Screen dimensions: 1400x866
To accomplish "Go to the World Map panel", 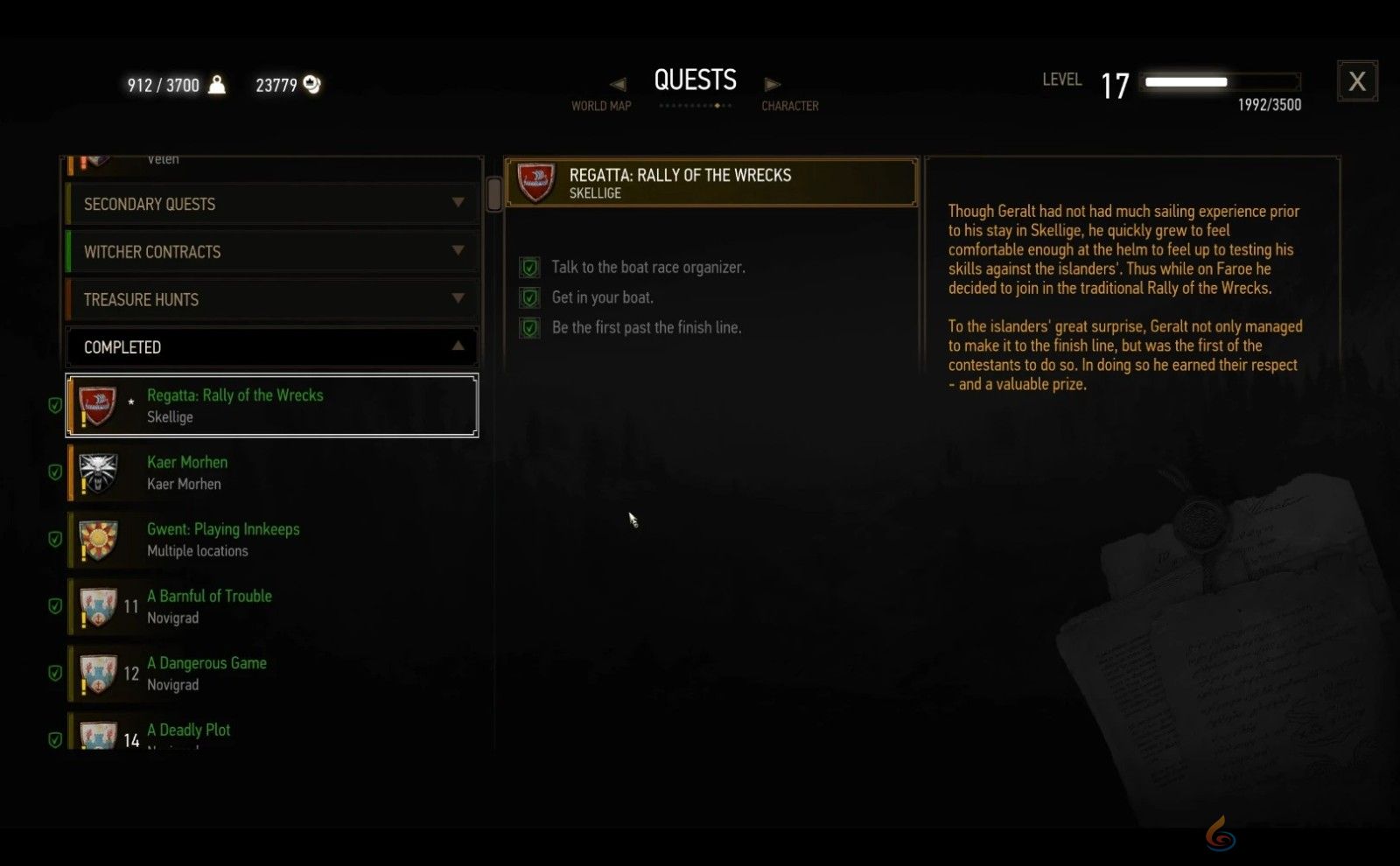I will point(601,106).
